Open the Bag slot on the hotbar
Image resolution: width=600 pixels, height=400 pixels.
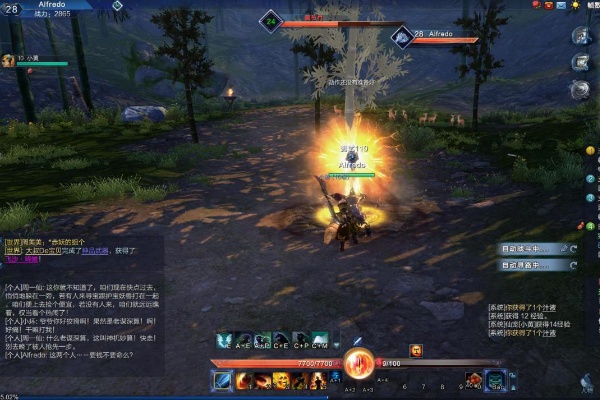pyautogui.click(x=496, y=380)
